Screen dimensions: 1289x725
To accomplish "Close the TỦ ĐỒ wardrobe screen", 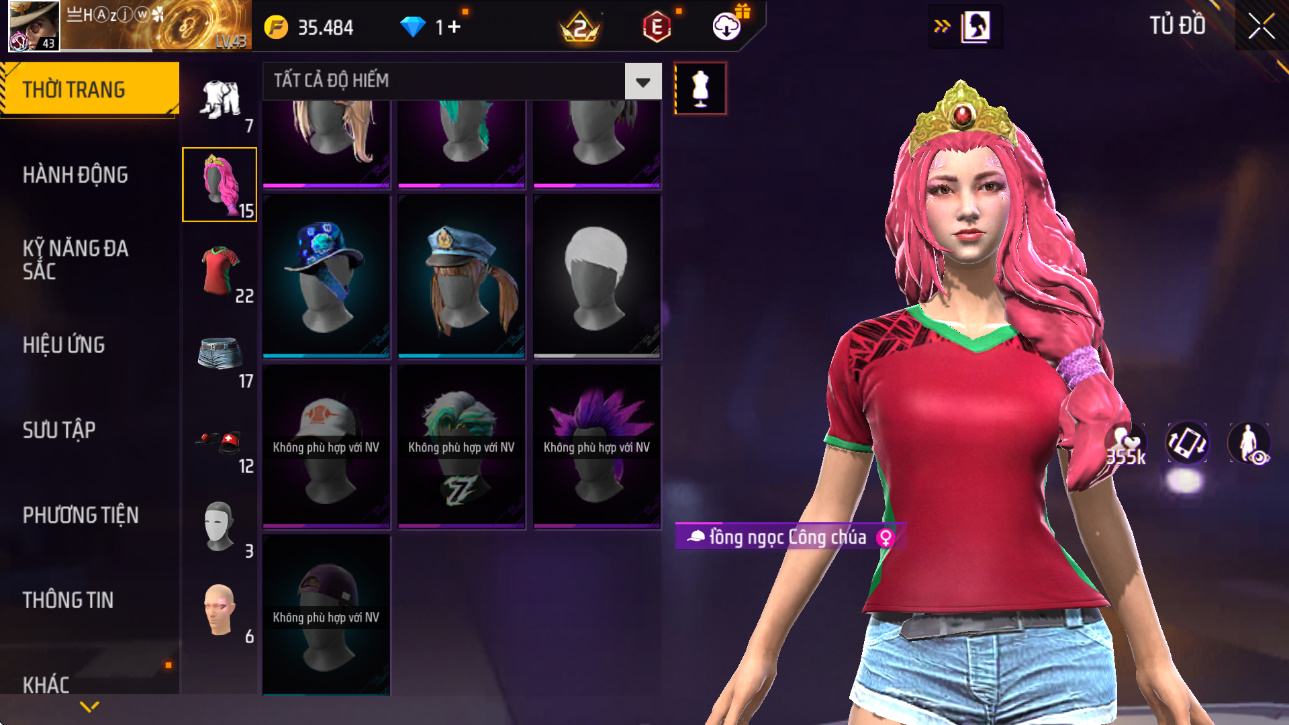I will point(1261,26).
